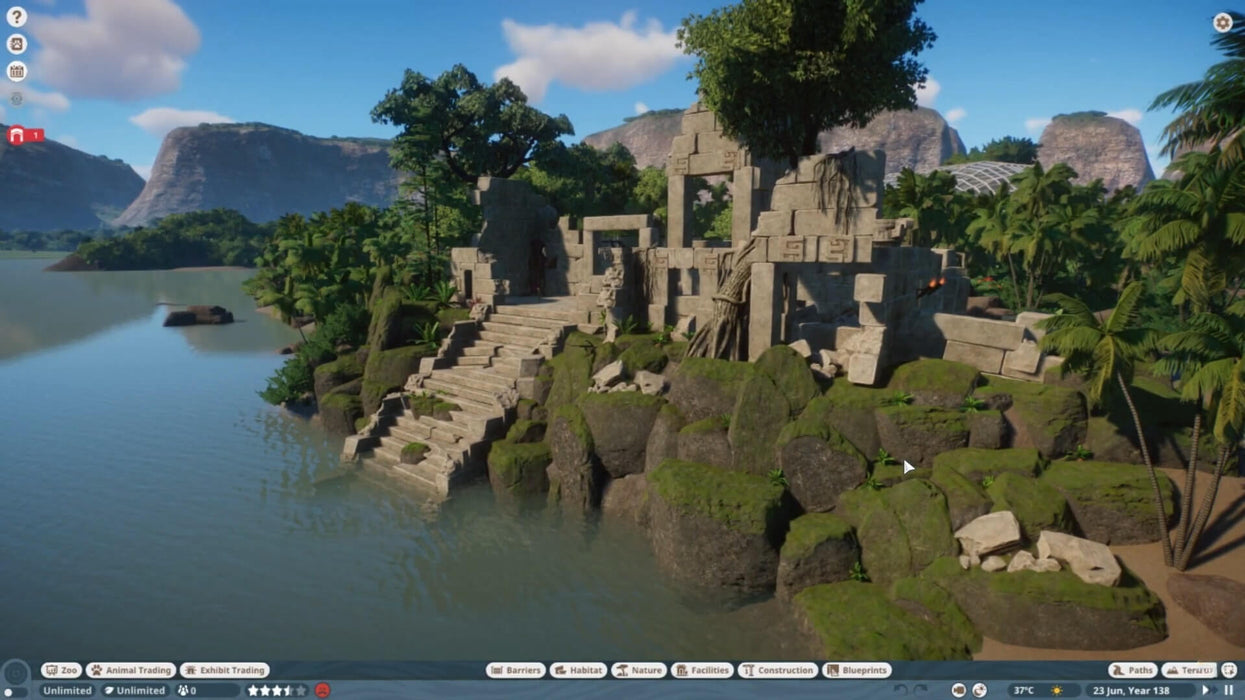Open the Zoo menu

click(62, 670)
